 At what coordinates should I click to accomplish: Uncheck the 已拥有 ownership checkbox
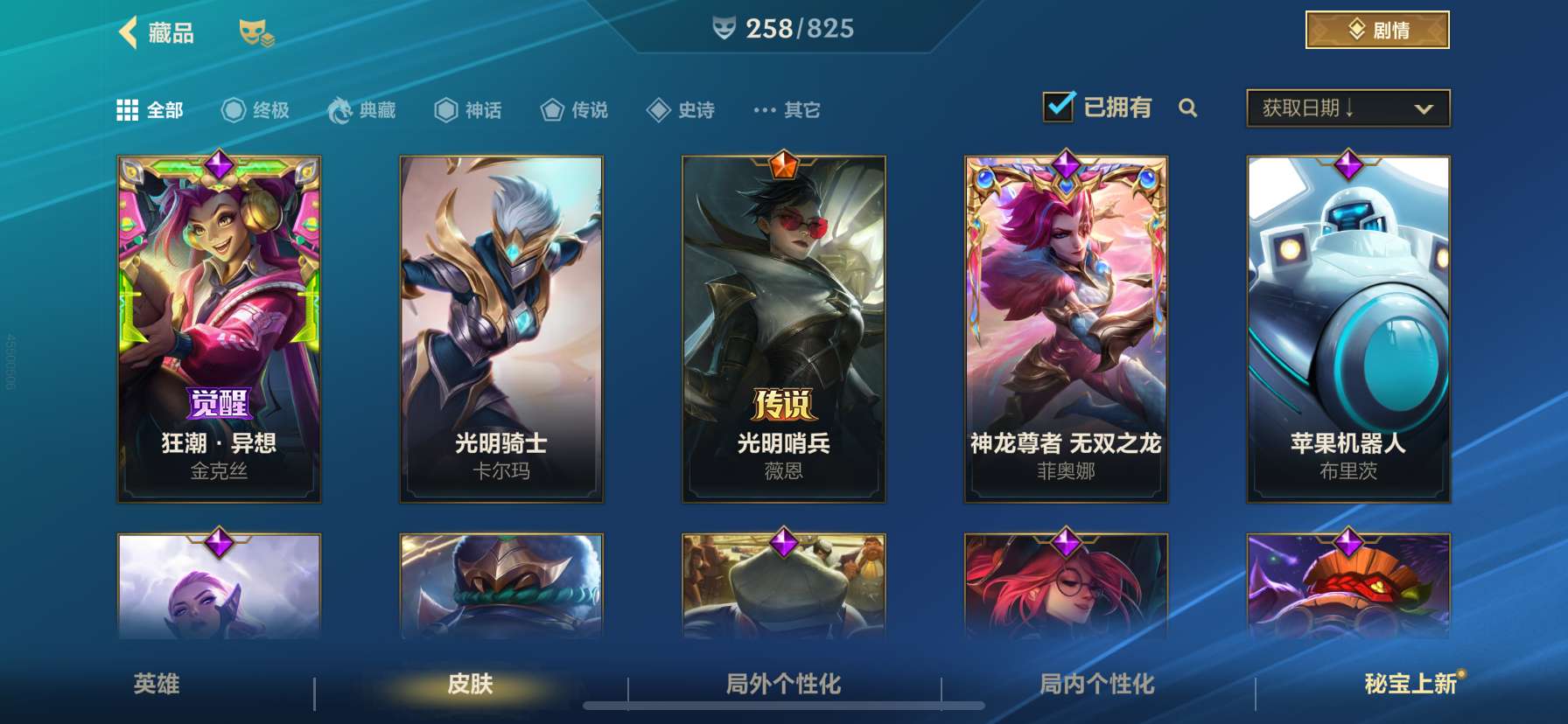(1058, 105)
